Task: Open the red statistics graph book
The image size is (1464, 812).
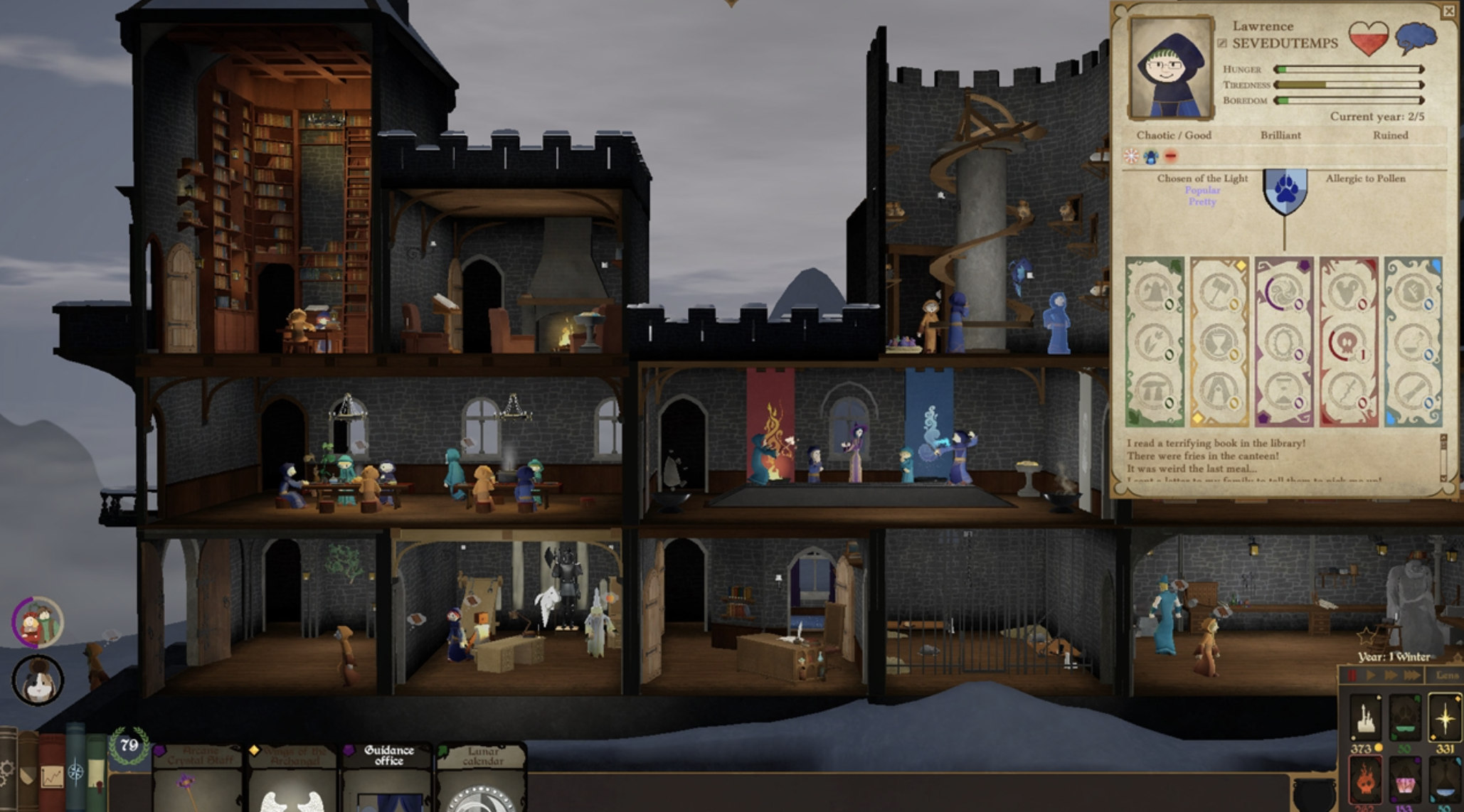Action: click(51, 776)
